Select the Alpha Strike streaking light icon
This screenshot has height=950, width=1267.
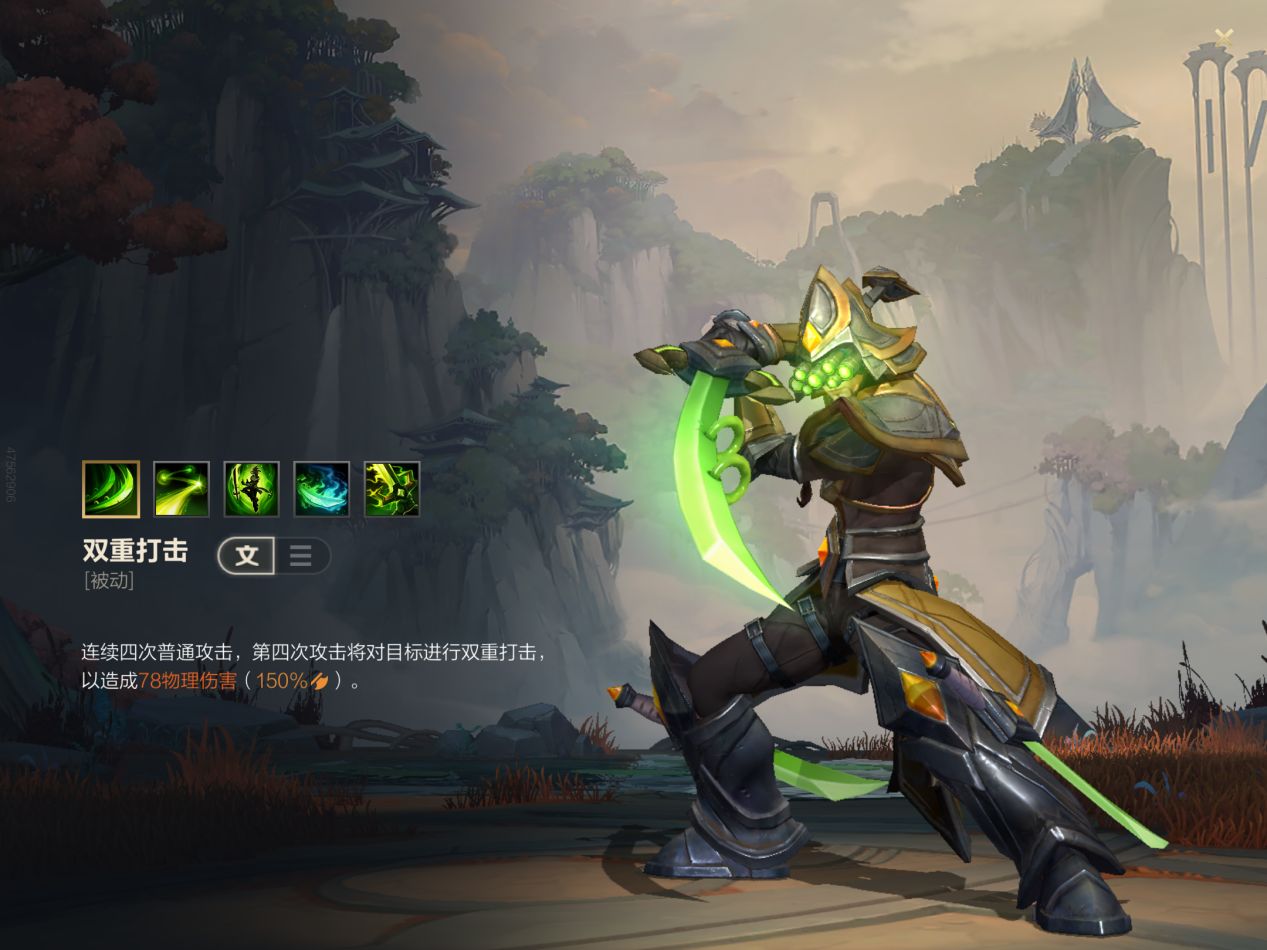[181, 489]
